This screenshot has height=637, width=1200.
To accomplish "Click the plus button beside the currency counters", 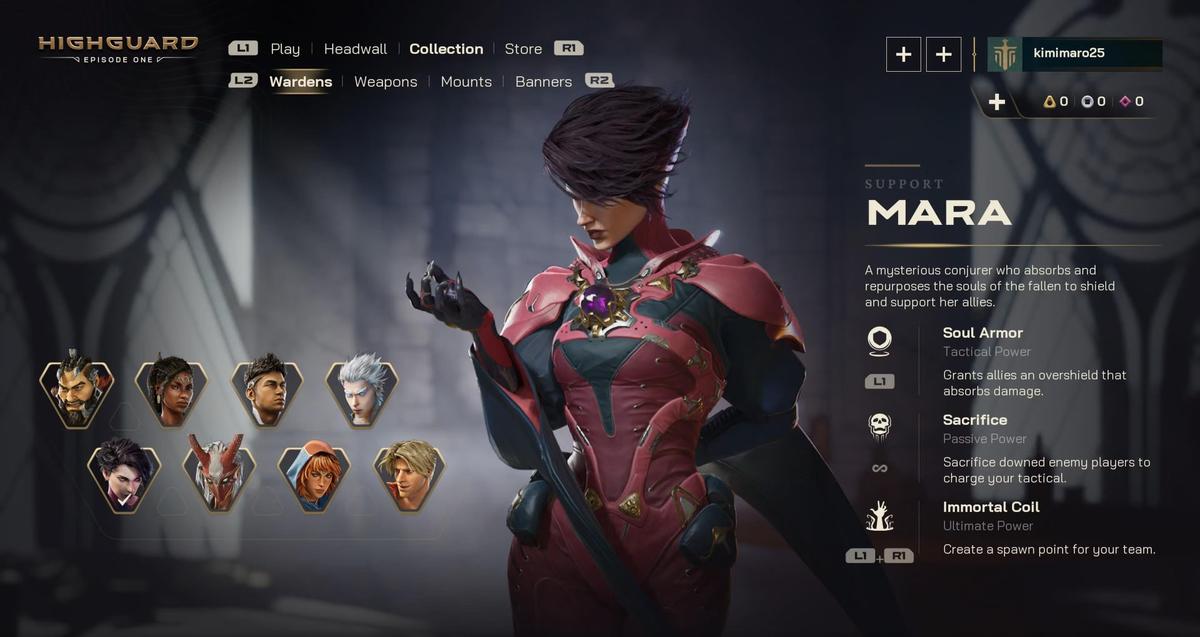I will click(996, 102).
